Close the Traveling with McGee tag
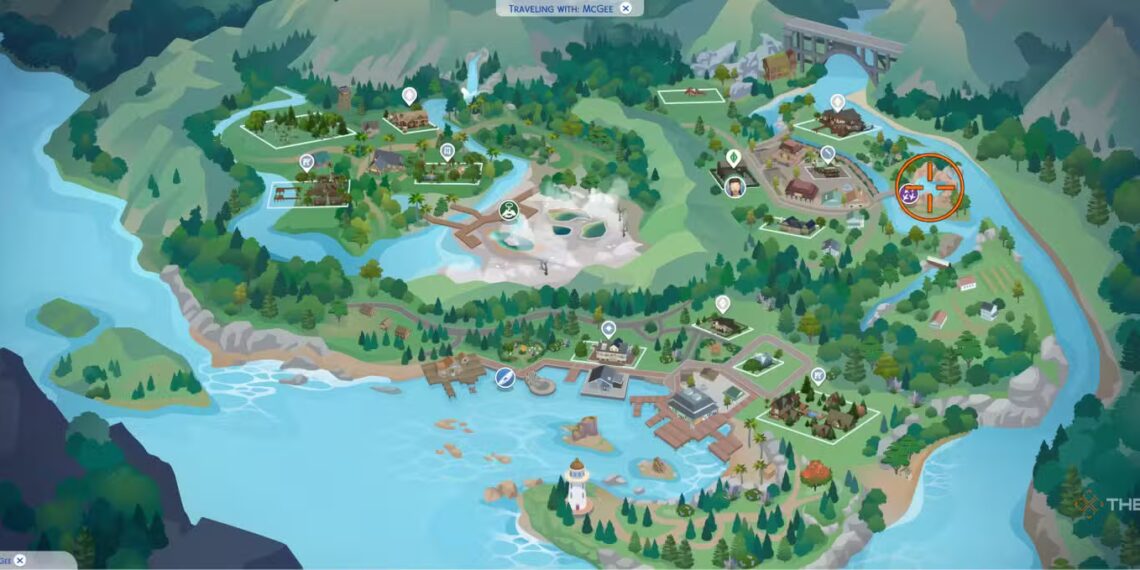Viewport: 1140px width, 570px height. point(626,8)
